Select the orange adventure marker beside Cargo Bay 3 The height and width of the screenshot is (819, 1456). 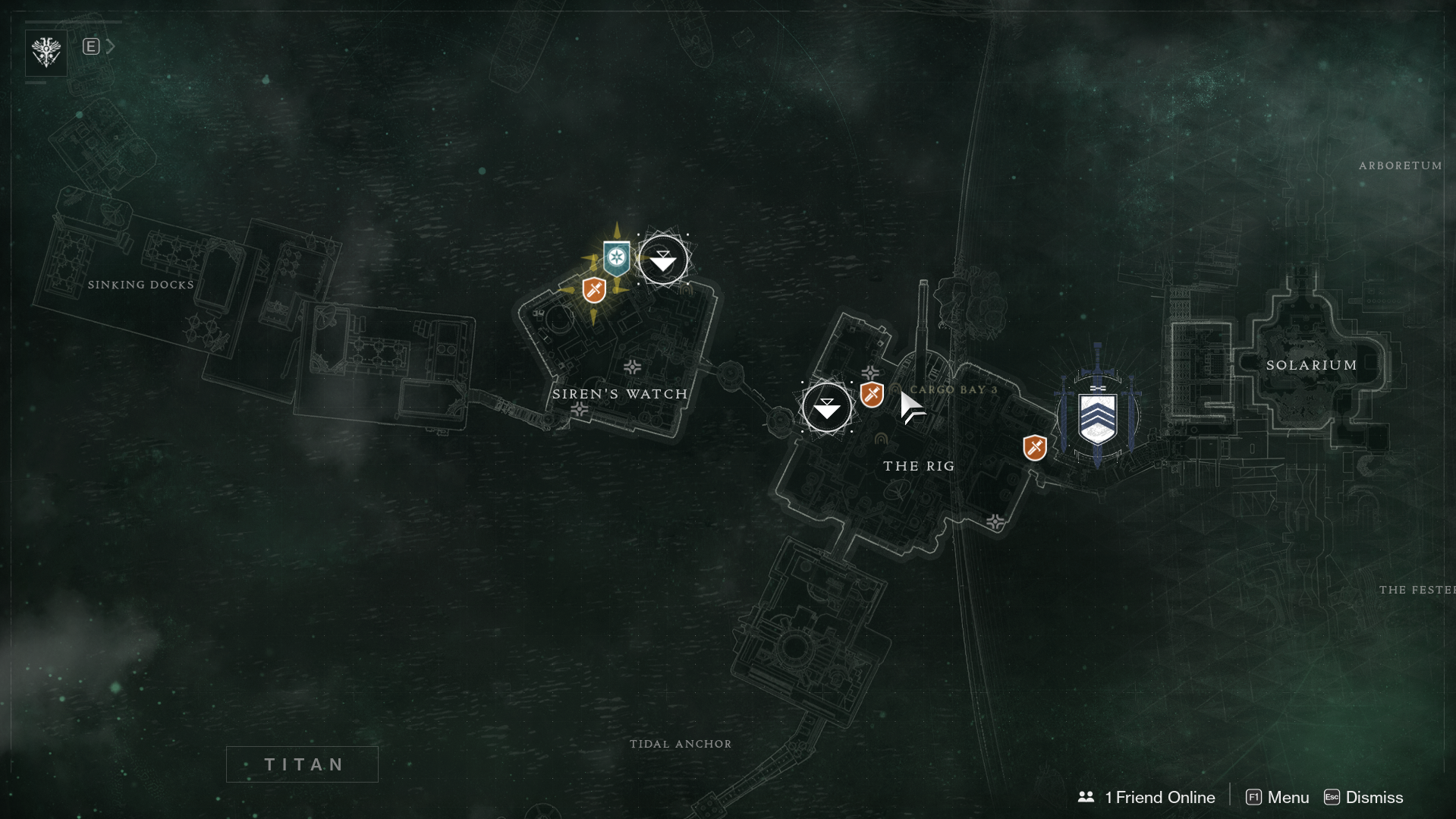click(872, 395)
